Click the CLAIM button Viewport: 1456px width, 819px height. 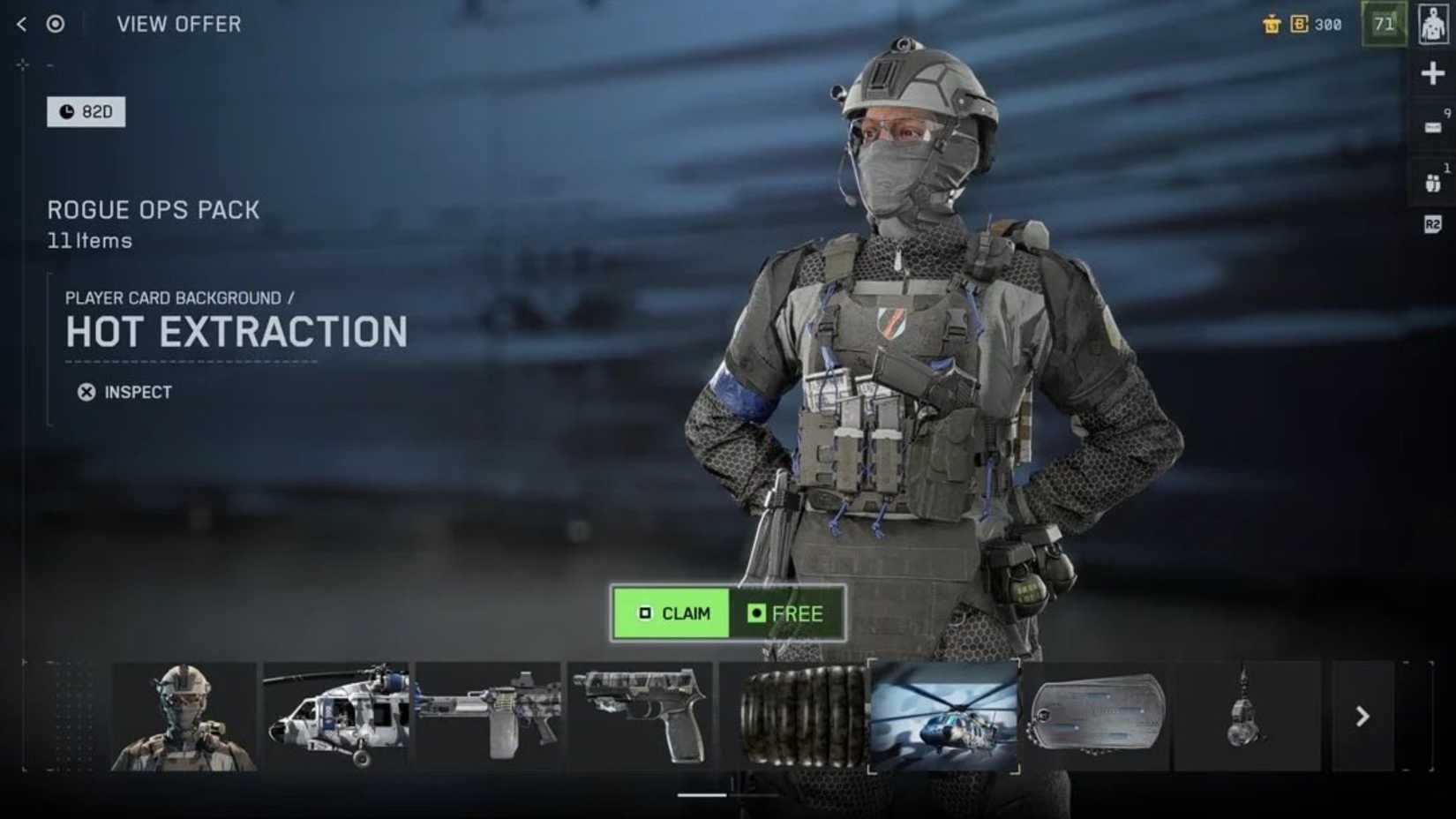pos(671,613)
